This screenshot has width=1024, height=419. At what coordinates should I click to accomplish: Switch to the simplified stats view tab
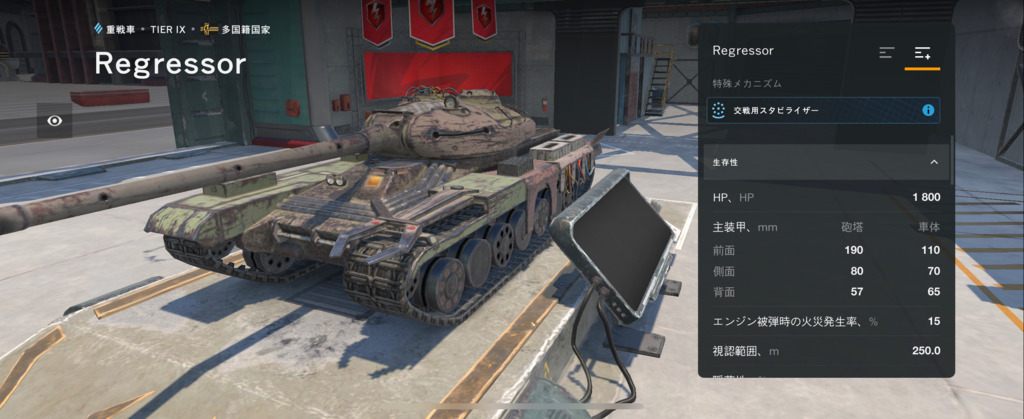[886, 53]
